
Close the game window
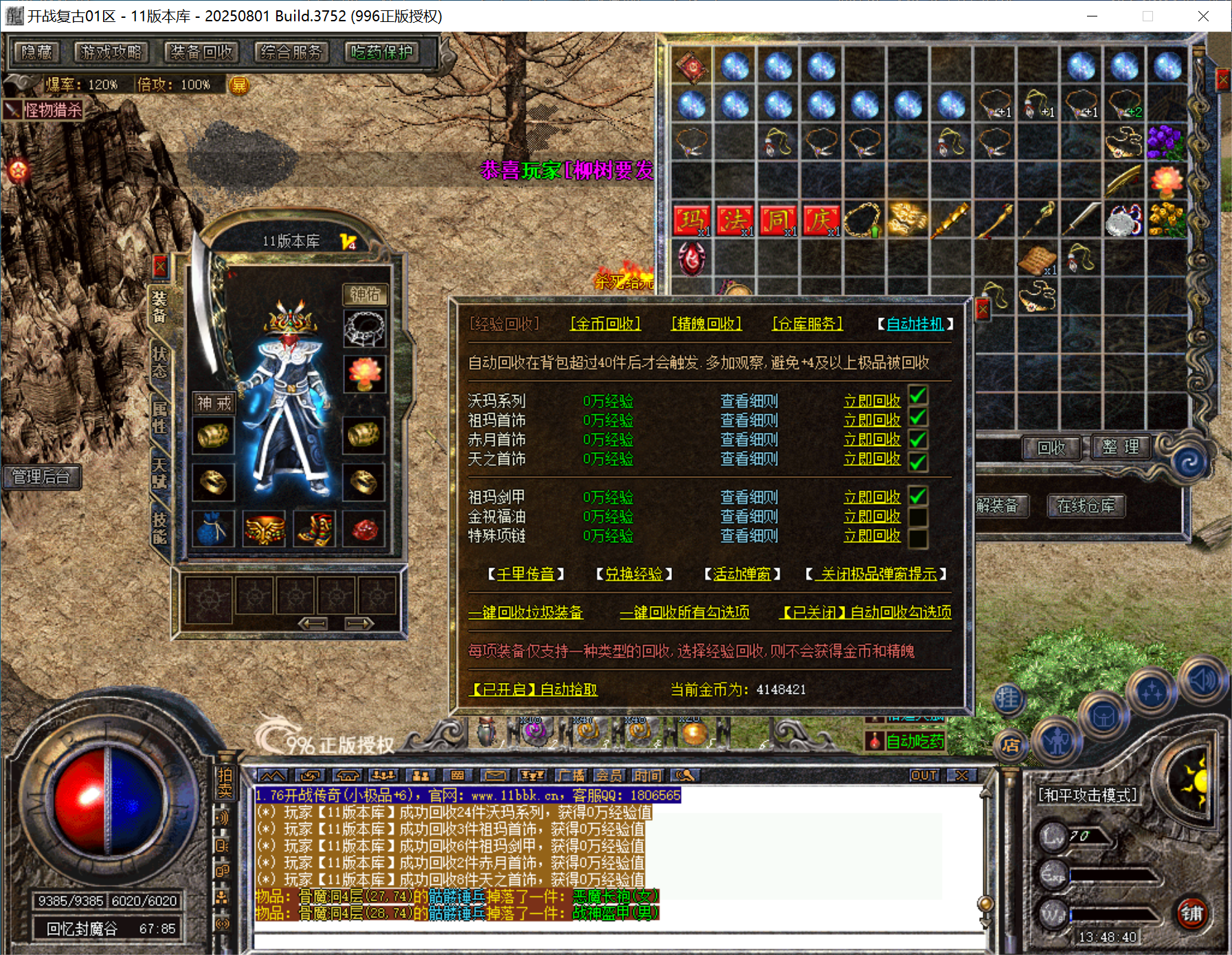click(x=1203, y=16)
